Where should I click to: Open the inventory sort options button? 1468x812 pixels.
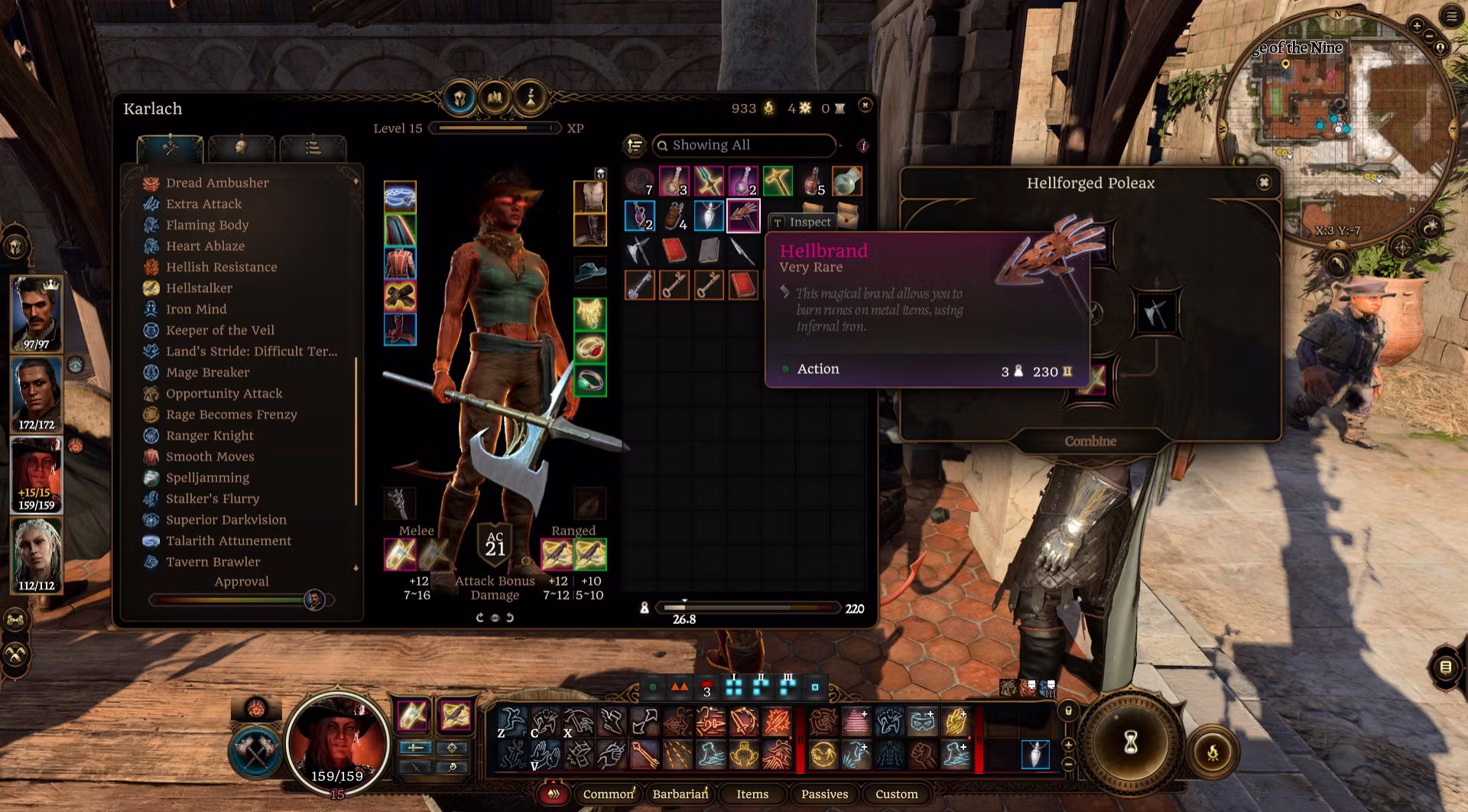click(635, 145)
